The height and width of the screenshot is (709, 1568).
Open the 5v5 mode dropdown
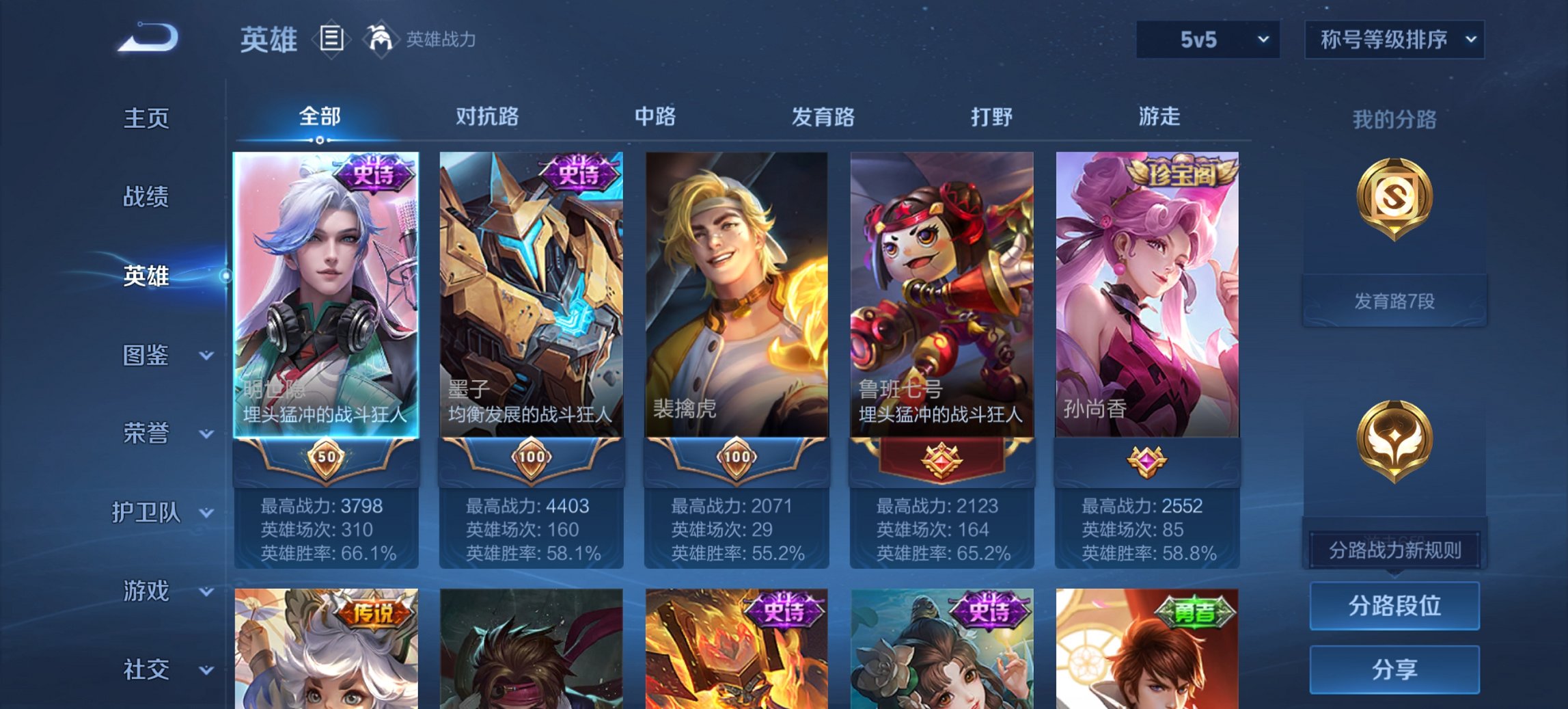pos(1207,40)
